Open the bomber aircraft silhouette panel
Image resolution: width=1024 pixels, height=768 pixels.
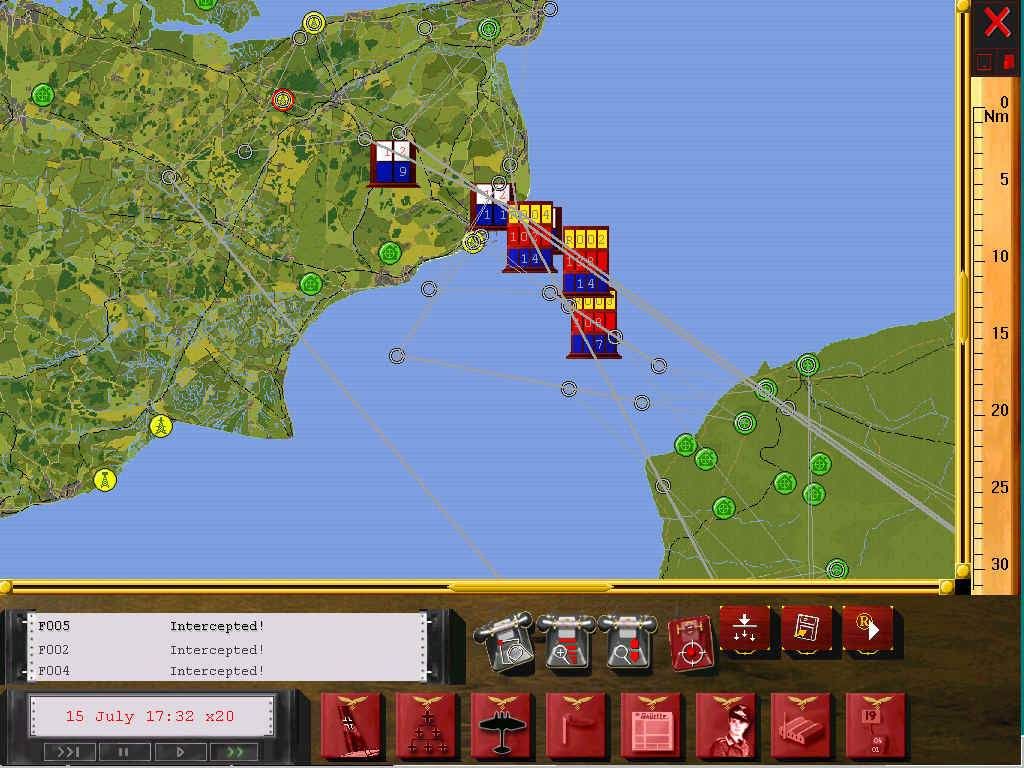click(501, 726)
